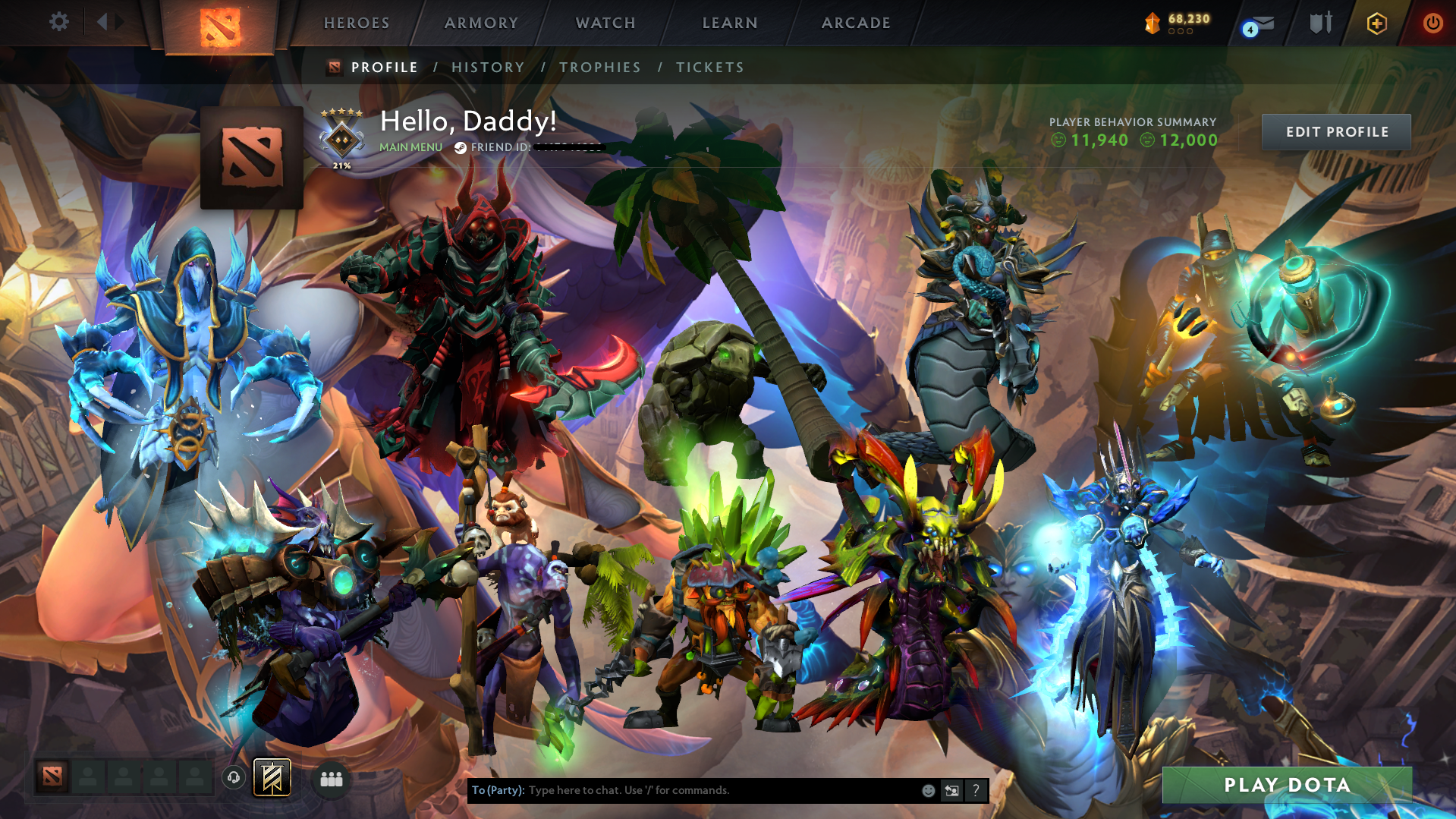The height and width of the screenshot is (819, 1456).
Task: Open the screenshot sharing options in chat
Action: point(952,790)
